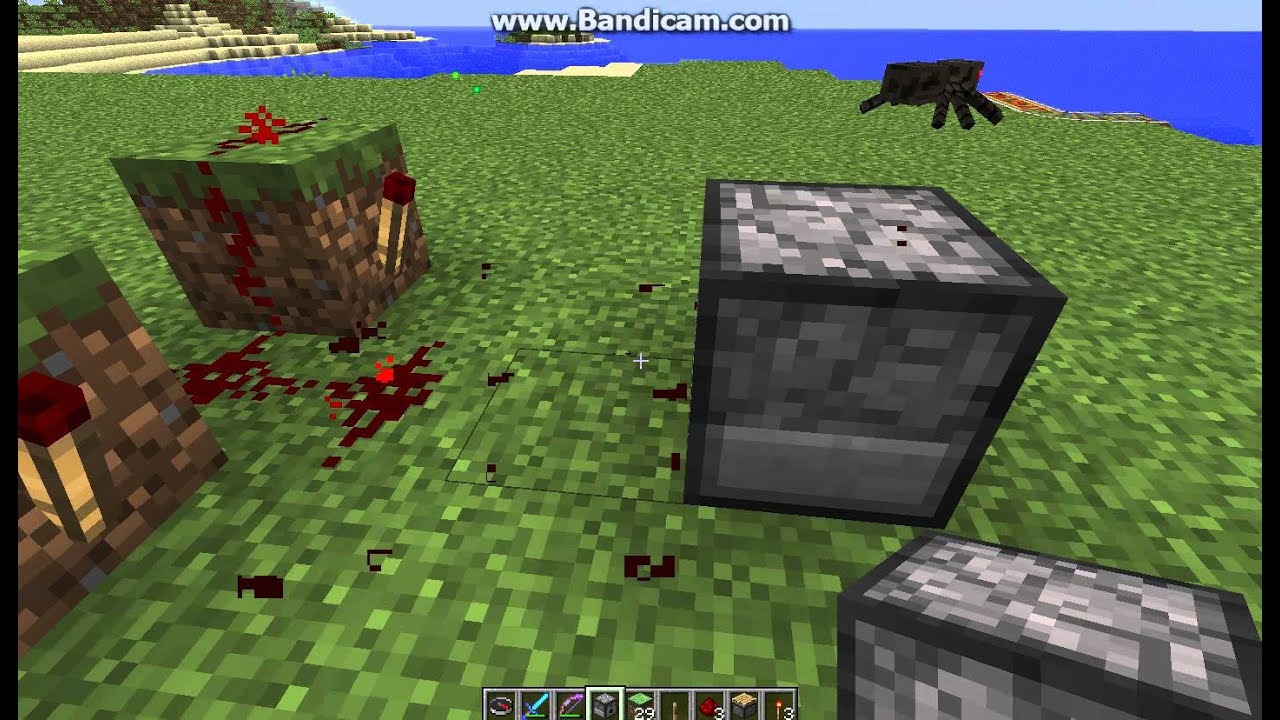Viewport: 1280px width, 720px height.
Task: Select the enchanted bow slot
Action: [x=570, y=705]
